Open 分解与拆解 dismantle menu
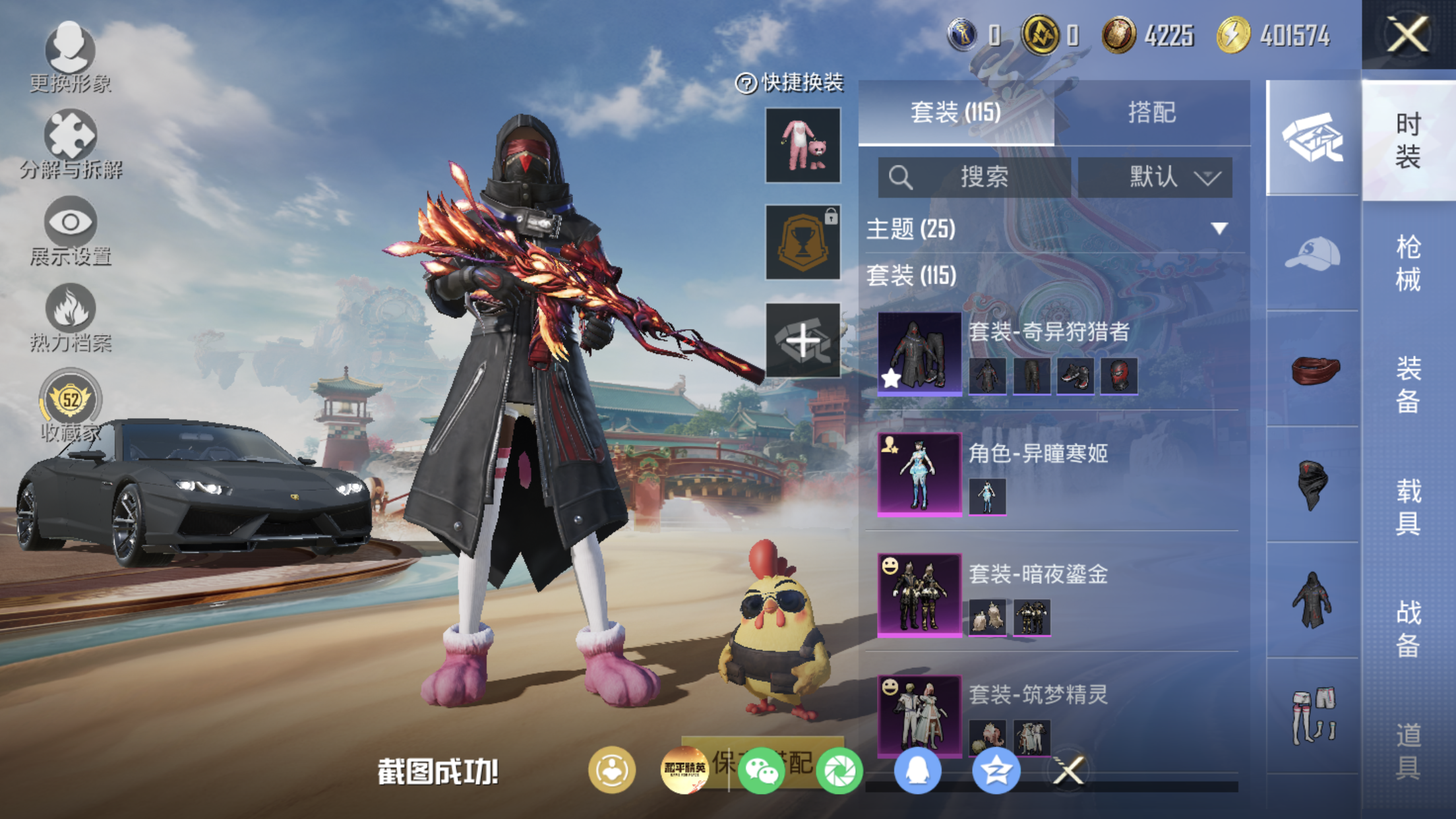Viewport: 1456px width, 819px height. 70,144
